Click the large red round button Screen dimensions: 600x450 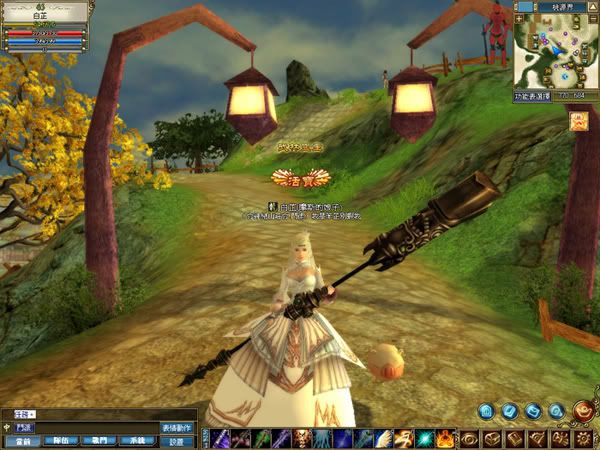pos(584,410)
